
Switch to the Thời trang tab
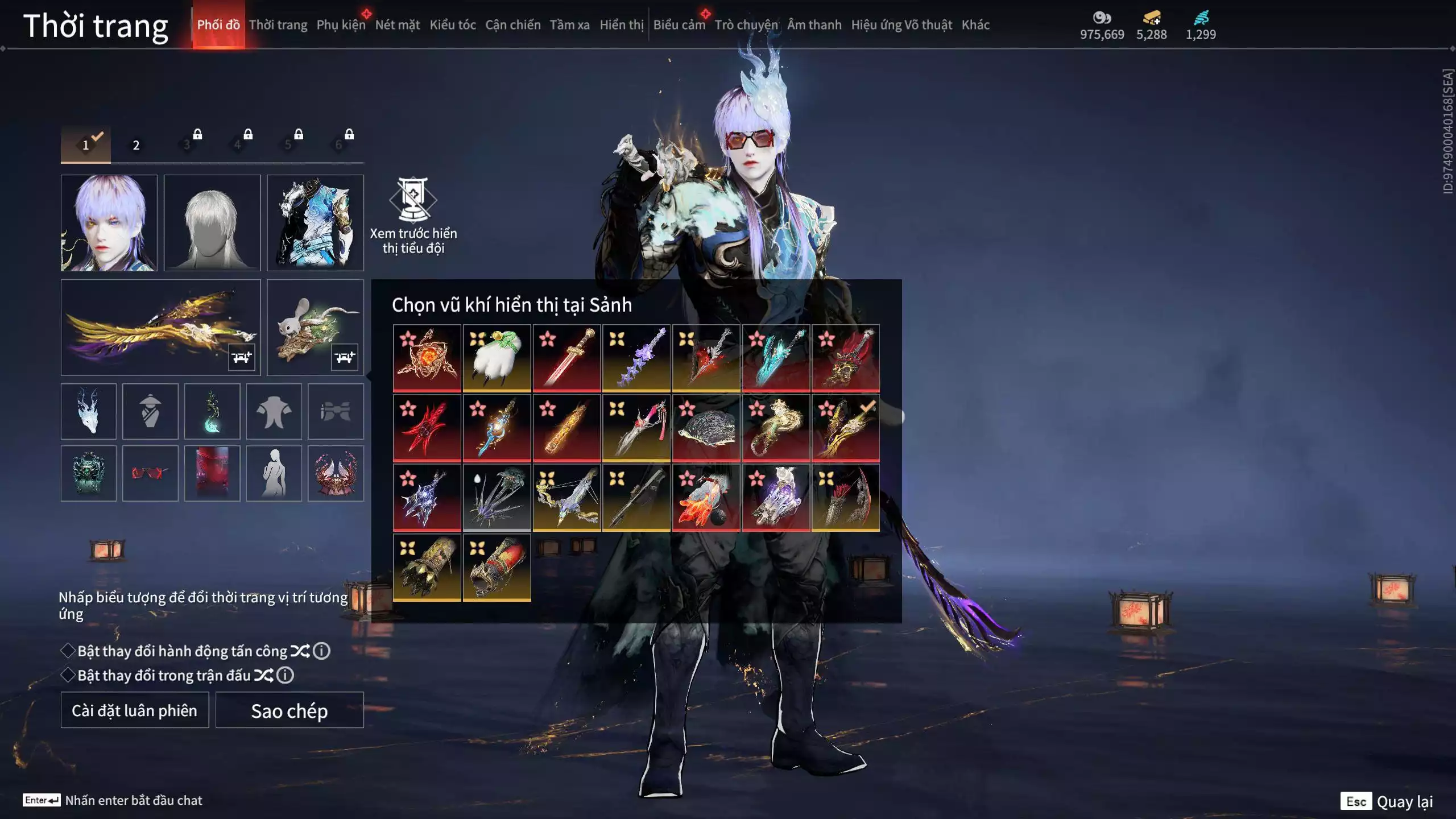[278, 25]
